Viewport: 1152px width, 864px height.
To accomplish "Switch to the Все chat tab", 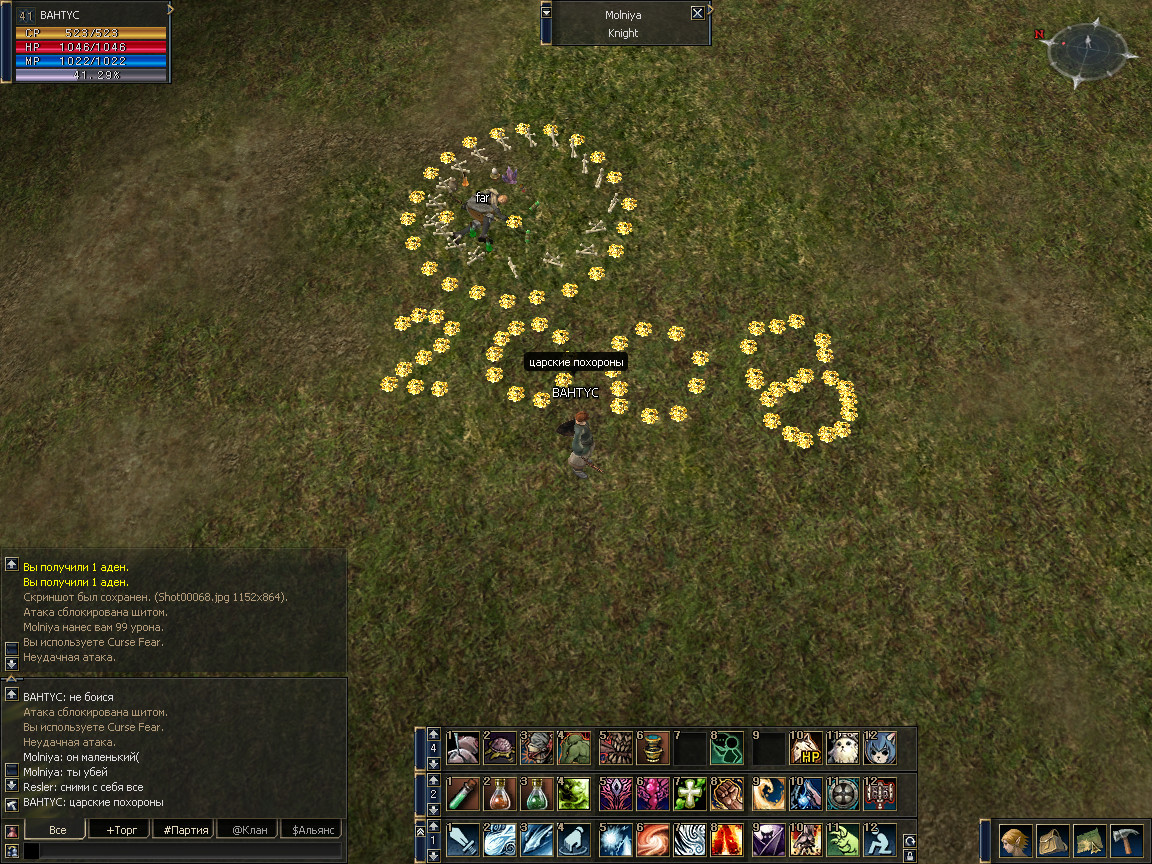I will (57, 830).
